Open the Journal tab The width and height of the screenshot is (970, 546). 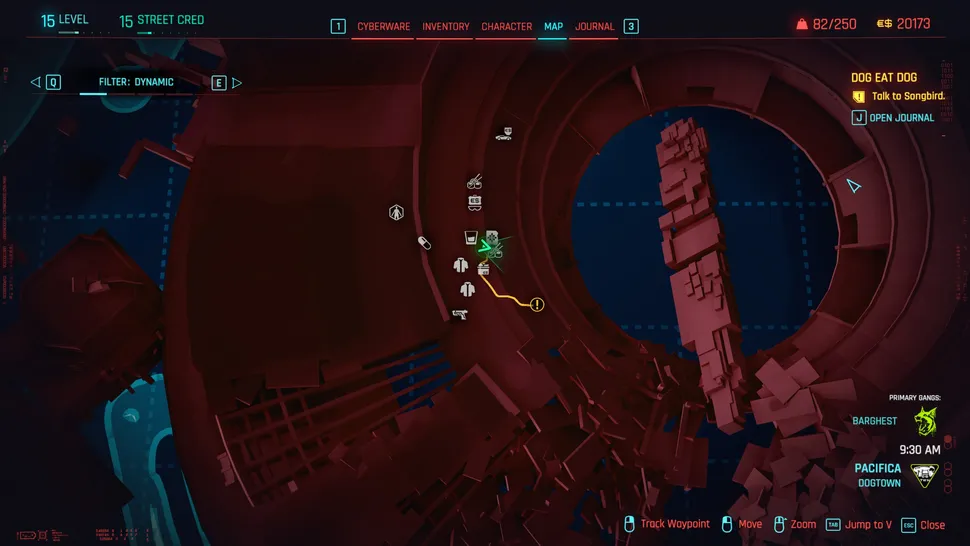coord(594,27)
